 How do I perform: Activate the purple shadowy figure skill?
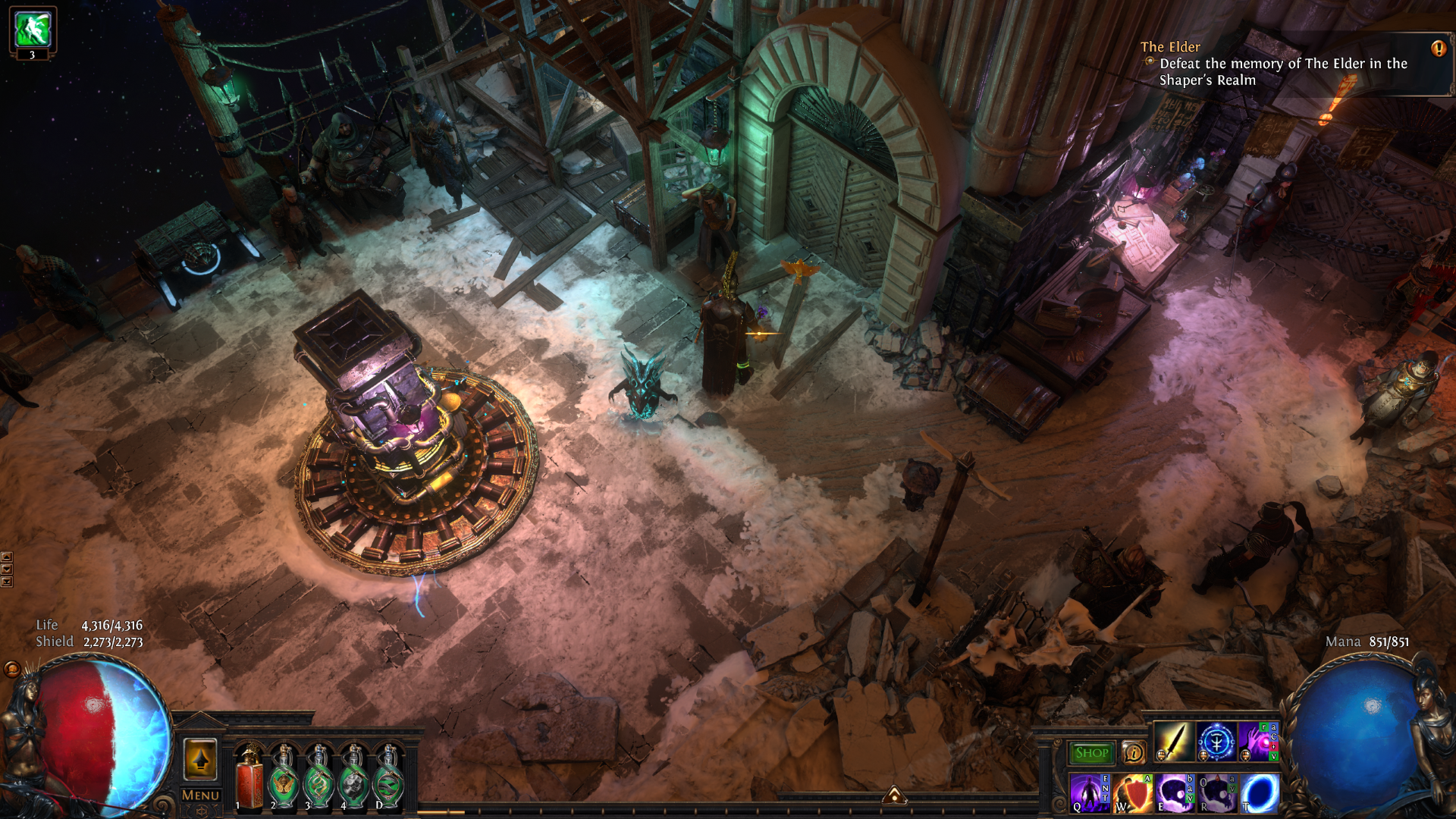pyautogui.click(x=1089, y=793)
